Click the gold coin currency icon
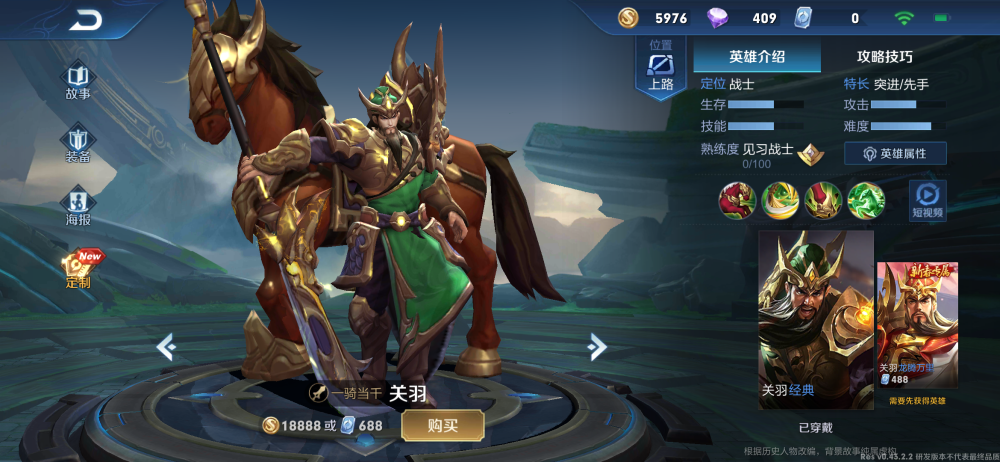The width and height of the screenshot is (1000, 462). point(628,18)
